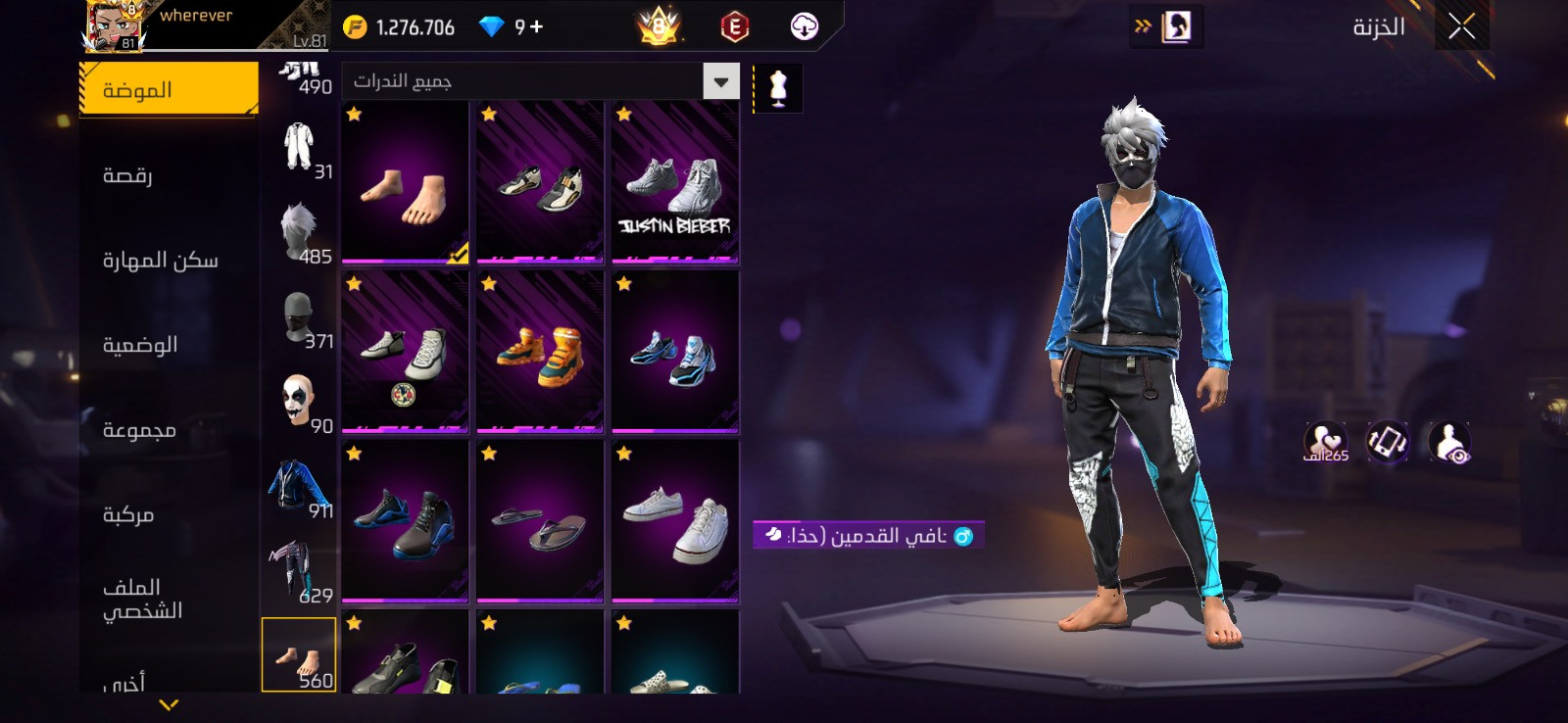
Task: Click the mannequin outfit preview button
Action: [x=778, y=88]
